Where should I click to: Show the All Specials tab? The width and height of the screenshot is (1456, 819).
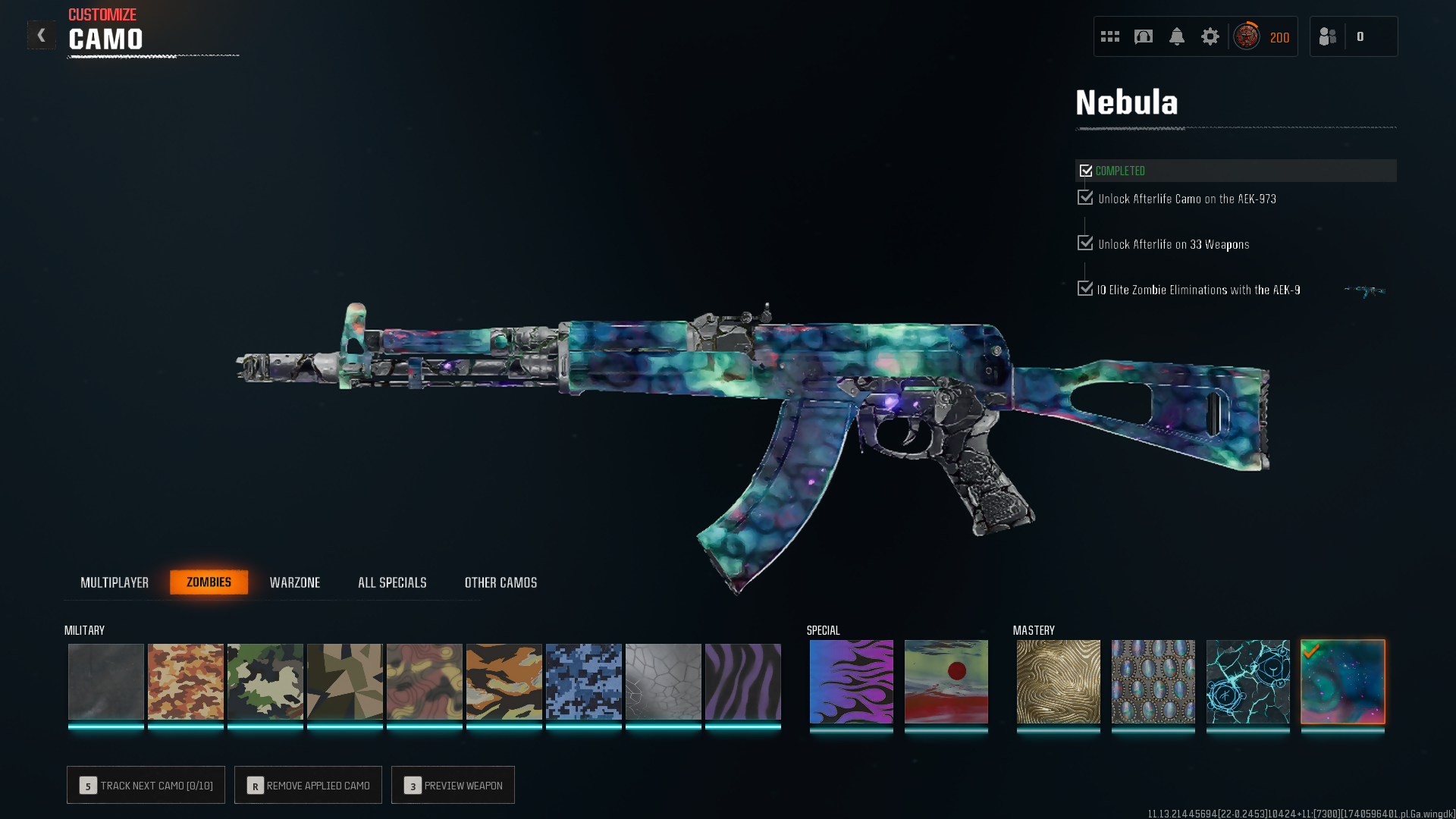(x=392, y=582)
